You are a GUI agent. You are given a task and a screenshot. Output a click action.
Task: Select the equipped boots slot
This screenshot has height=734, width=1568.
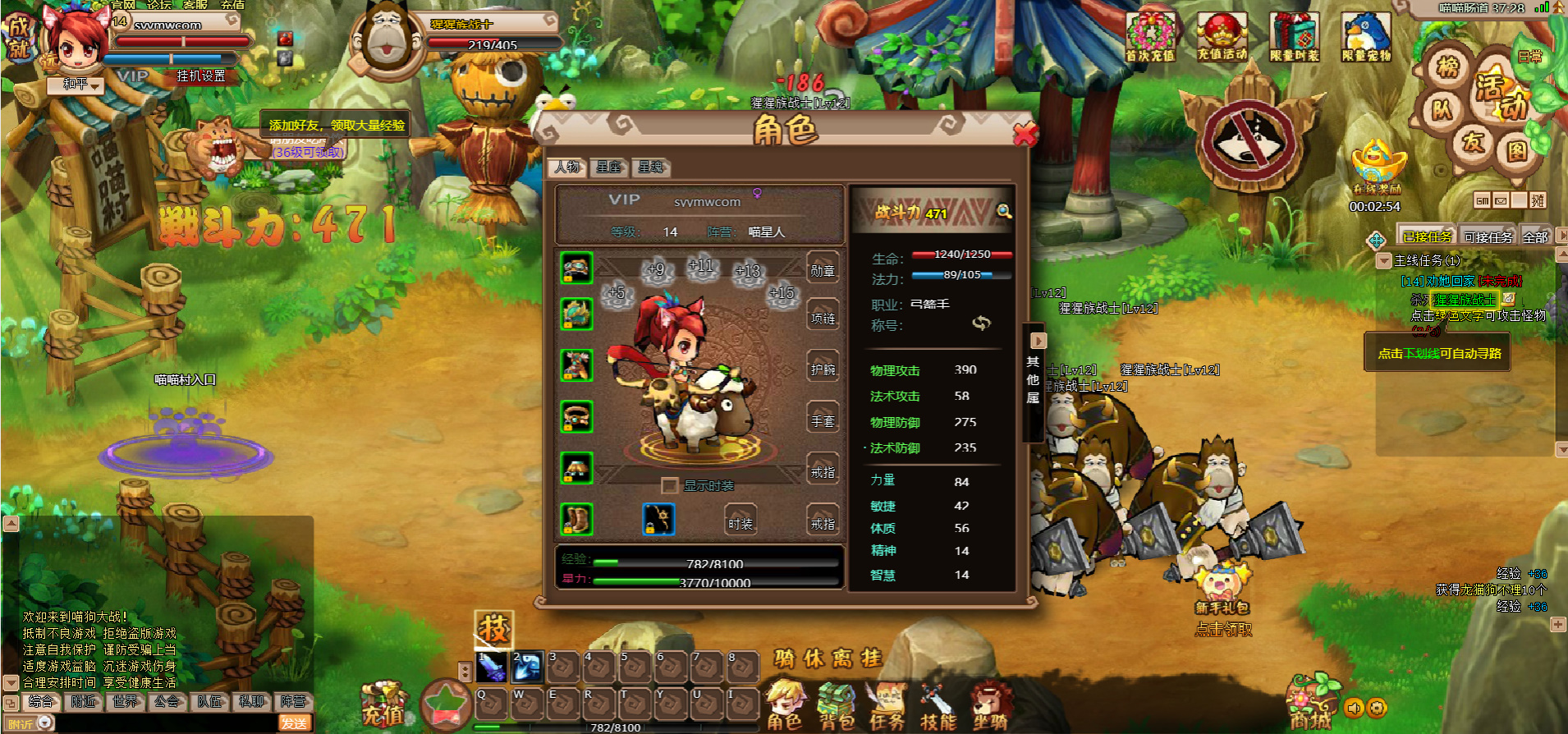(x=576, y=520)
